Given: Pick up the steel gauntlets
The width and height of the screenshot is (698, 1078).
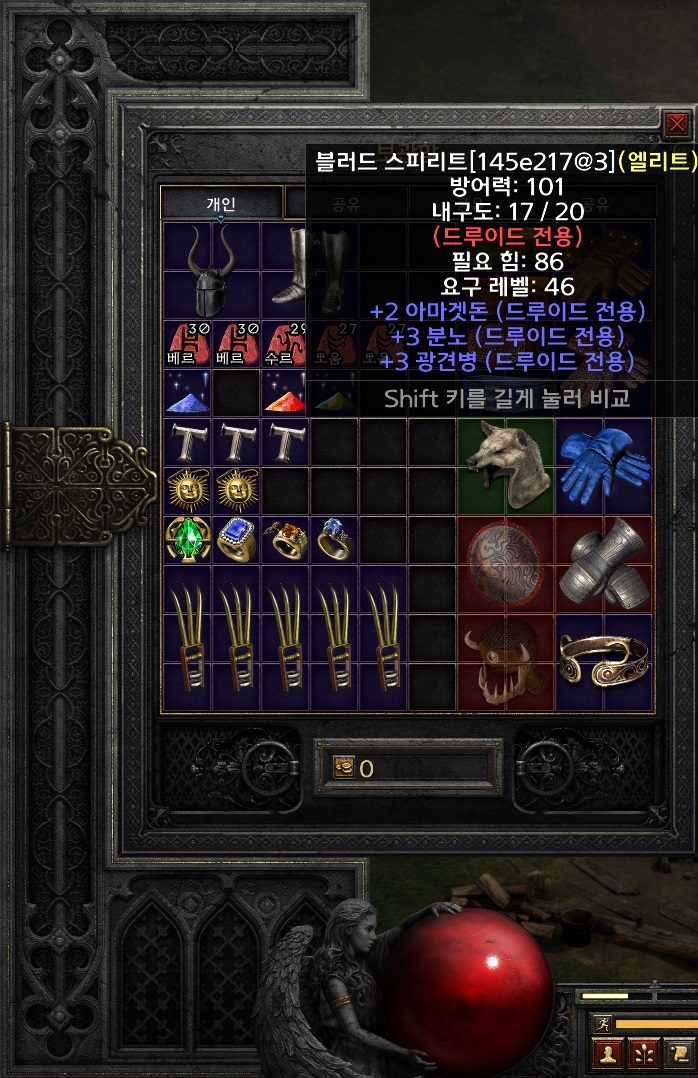Looking at the screenshot, I should pos(603,562).
